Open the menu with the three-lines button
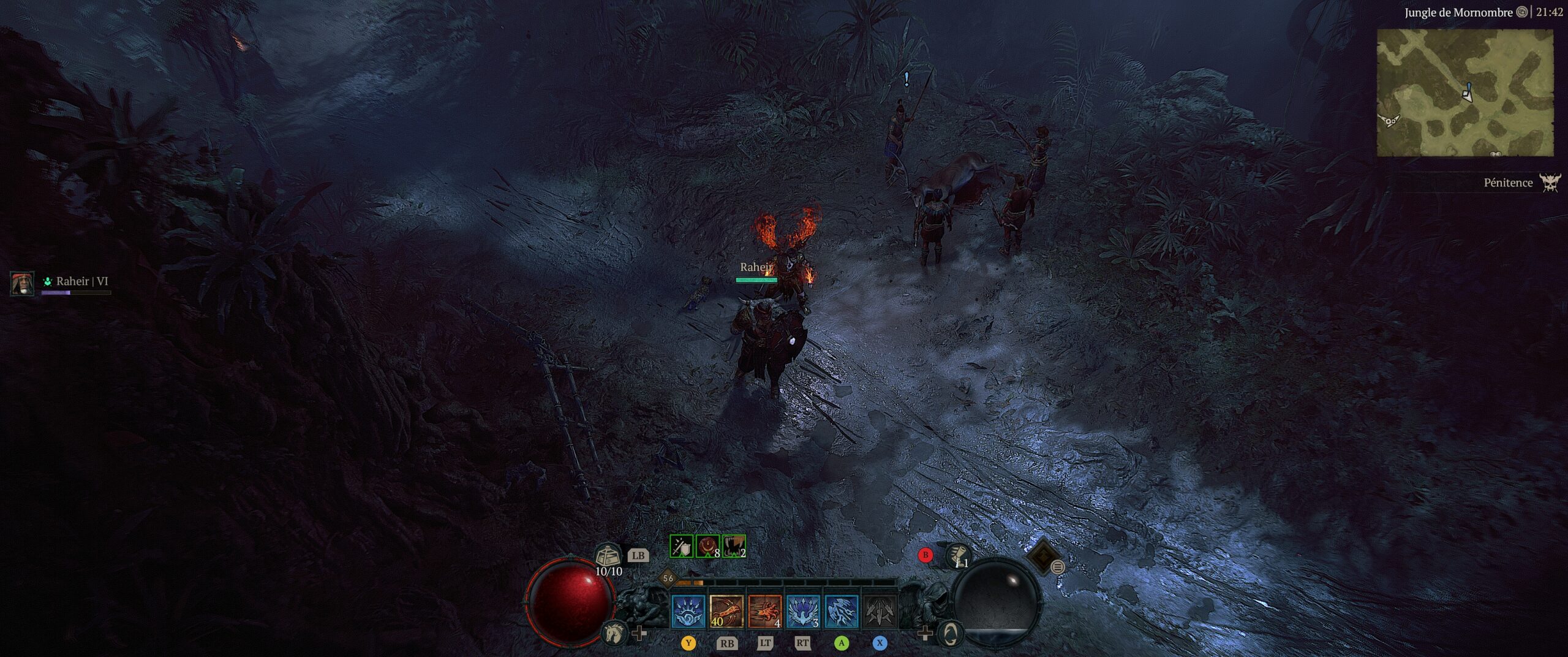The height and width of the screenshot is (657, 1568). click(x=1058, y=568)
